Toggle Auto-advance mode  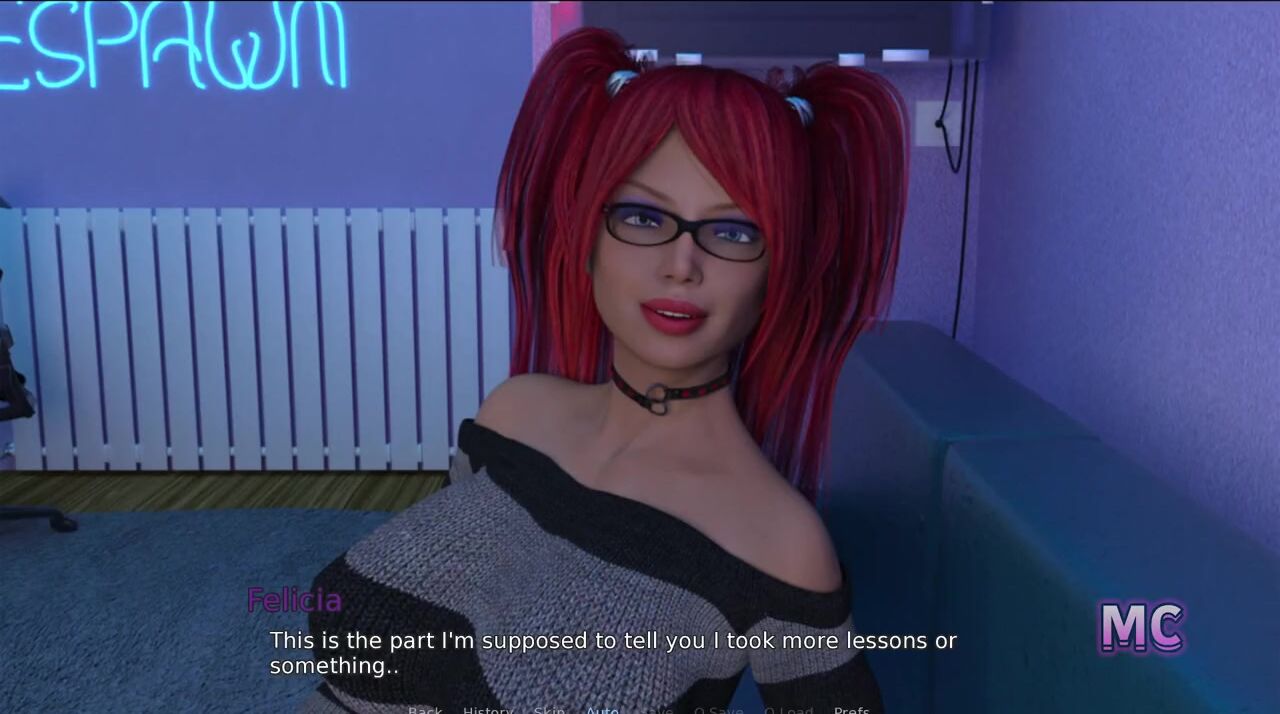(602, 709)
